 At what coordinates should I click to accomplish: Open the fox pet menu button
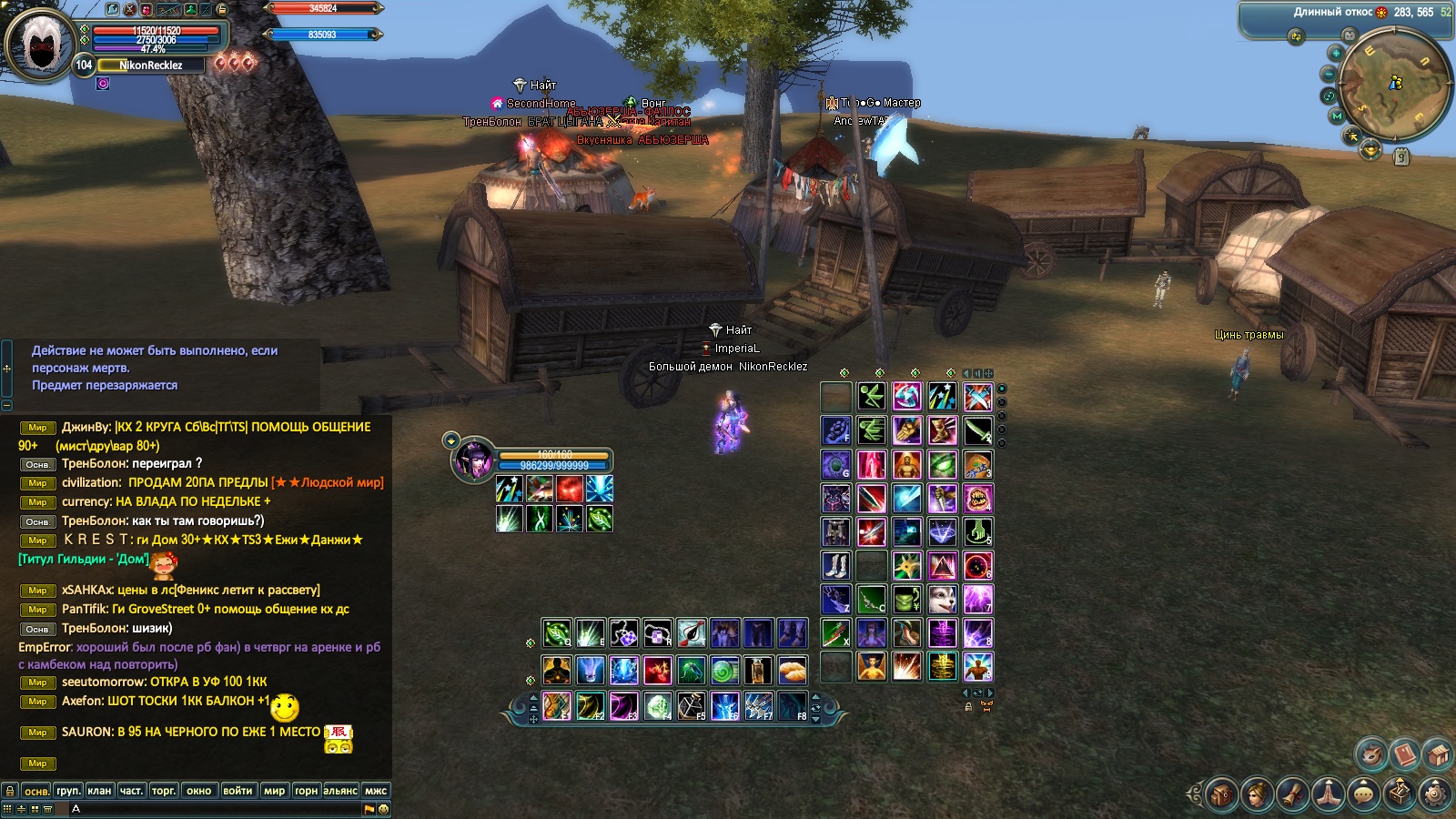click(1370, 754)
